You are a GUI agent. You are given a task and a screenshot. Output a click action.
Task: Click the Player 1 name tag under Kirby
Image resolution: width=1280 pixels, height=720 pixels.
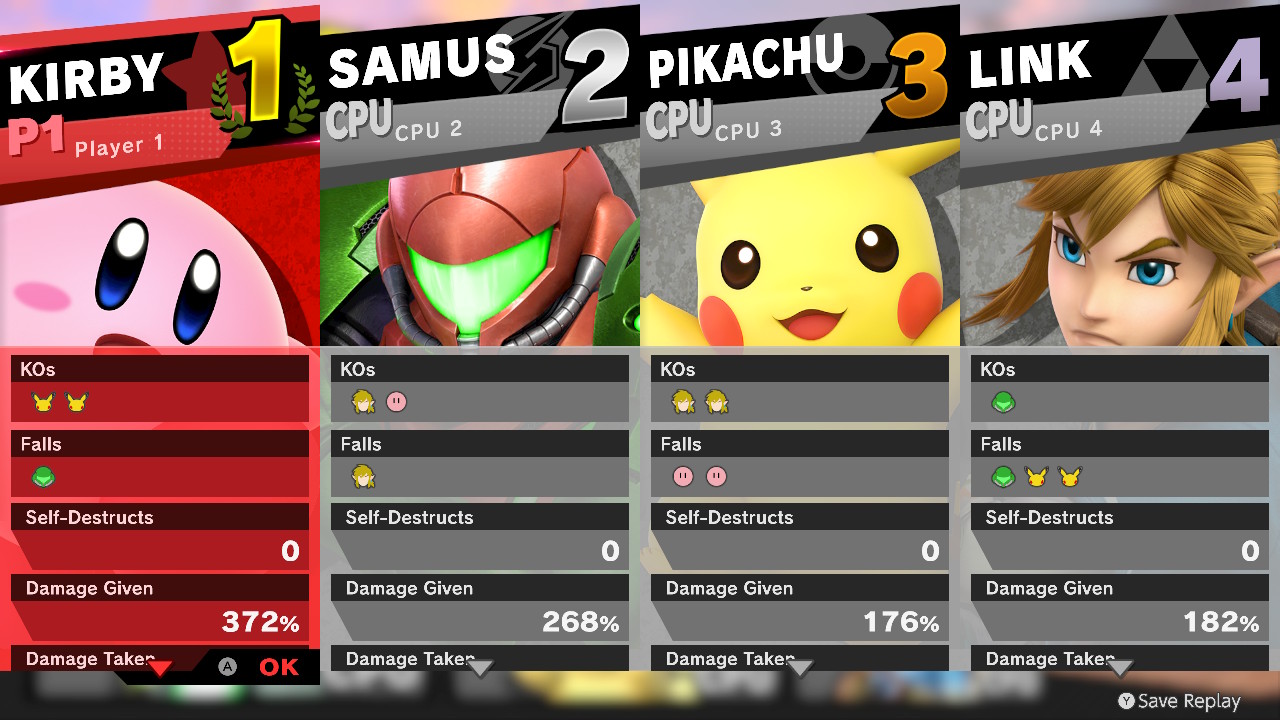click(x=120, y=146)
